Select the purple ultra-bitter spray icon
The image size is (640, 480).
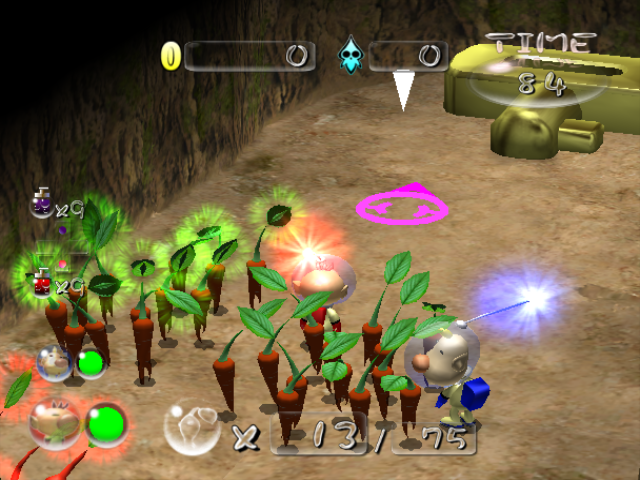pyautogui.click(x=43, y=204)
